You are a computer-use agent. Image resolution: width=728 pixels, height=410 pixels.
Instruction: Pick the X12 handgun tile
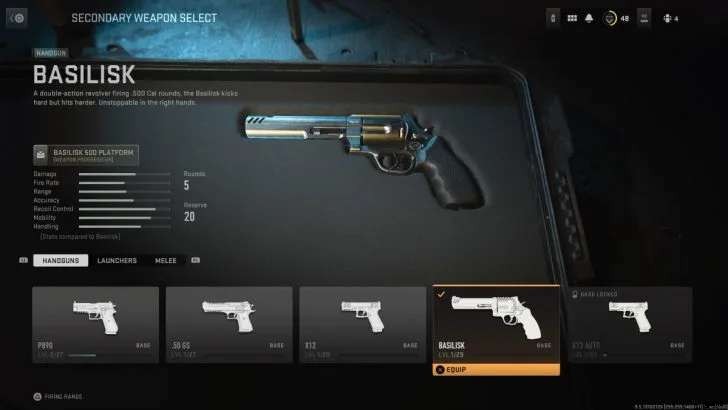pyautogui.click(x=362, y=321)
